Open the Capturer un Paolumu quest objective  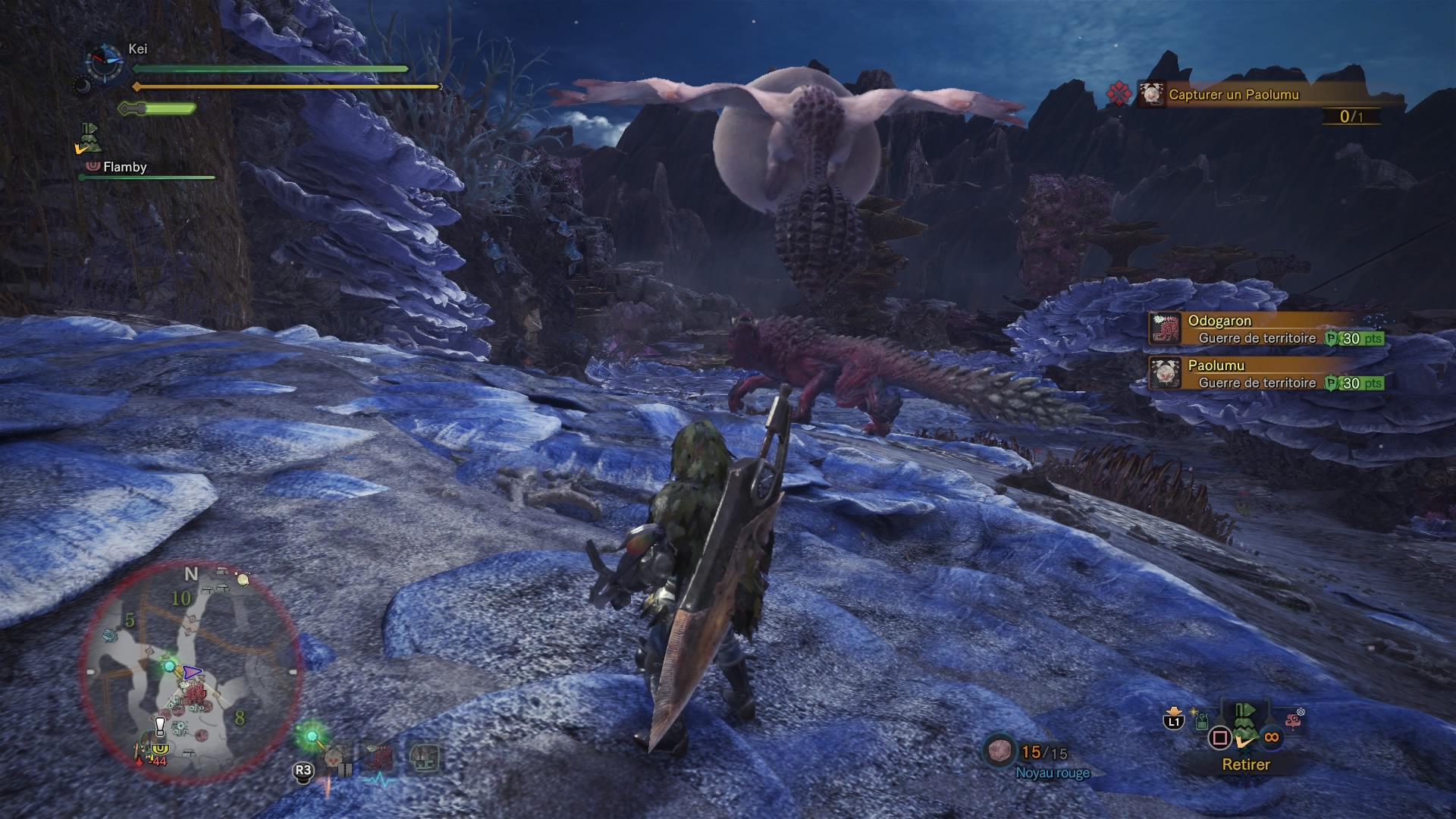click(1233, 95)
